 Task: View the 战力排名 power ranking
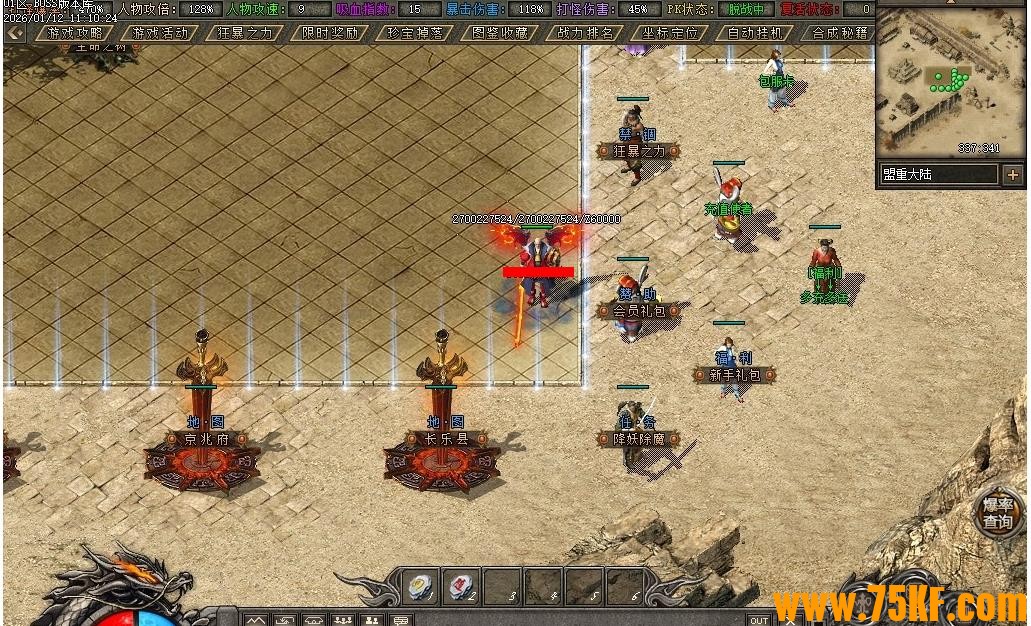tap(585, 33)
